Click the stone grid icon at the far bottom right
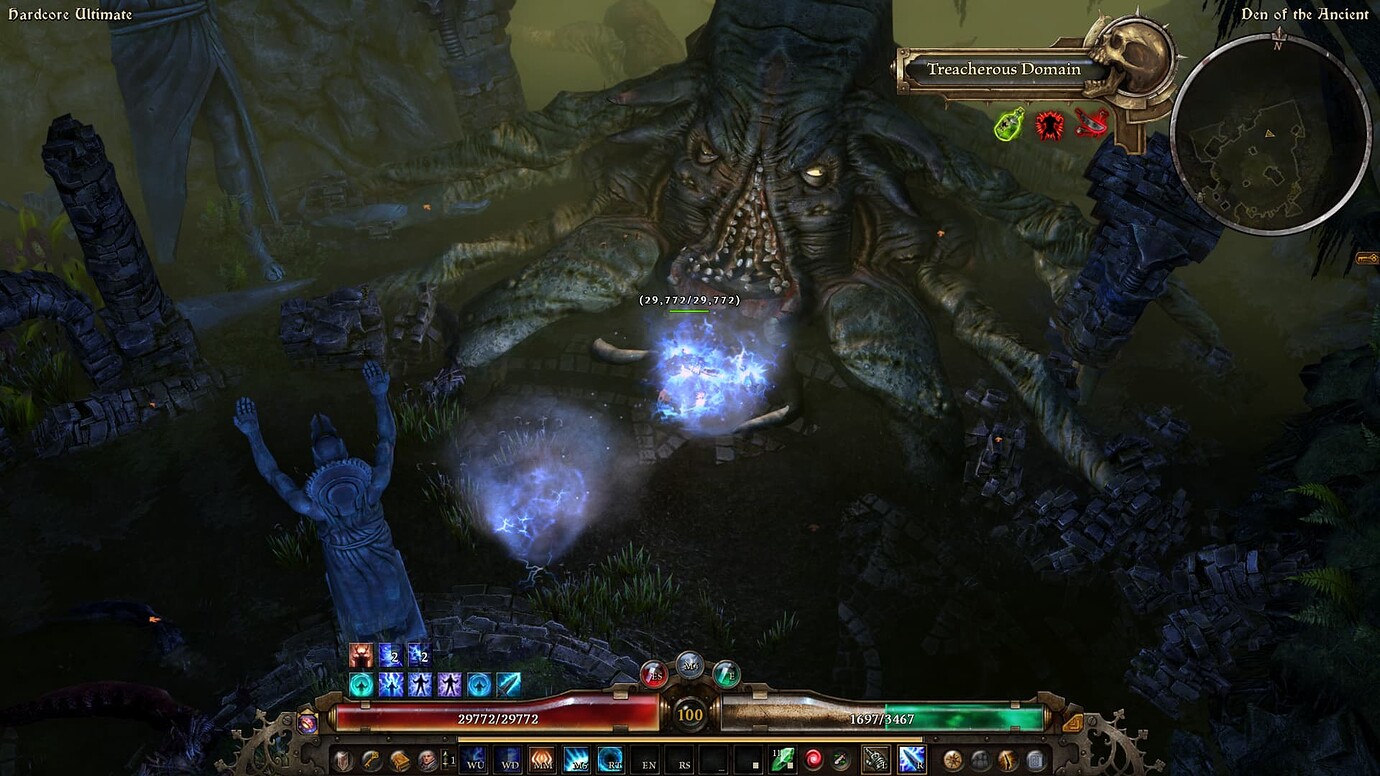This screenshot has height=776, width=1380. tap(1036, 759)
